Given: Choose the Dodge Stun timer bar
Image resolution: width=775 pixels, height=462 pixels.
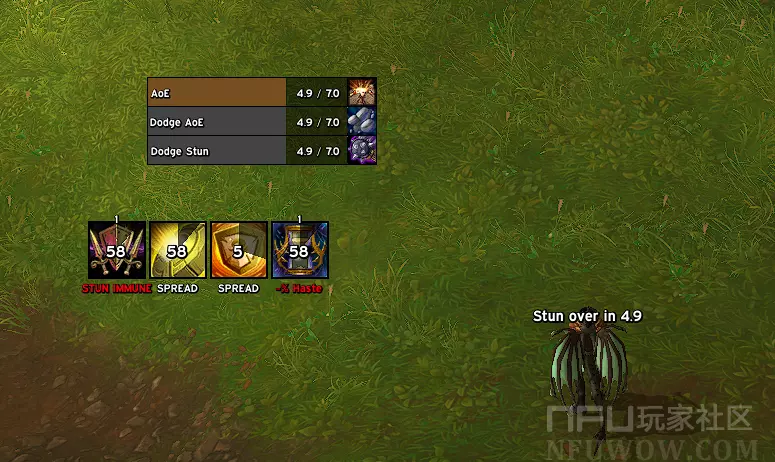Looking at the screenshot, I should tap(246, 151).
